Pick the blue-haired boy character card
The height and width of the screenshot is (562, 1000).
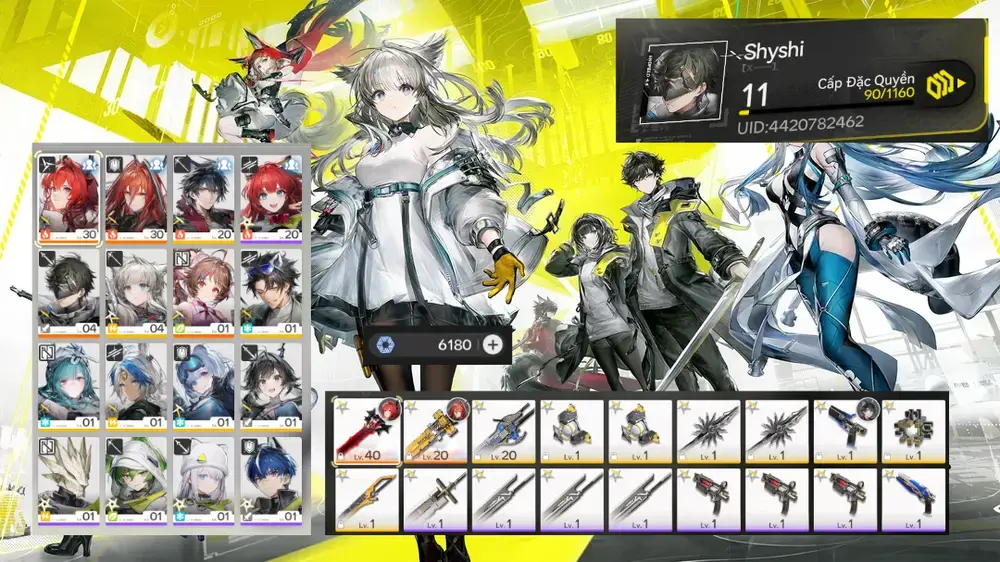click(273, 480)
